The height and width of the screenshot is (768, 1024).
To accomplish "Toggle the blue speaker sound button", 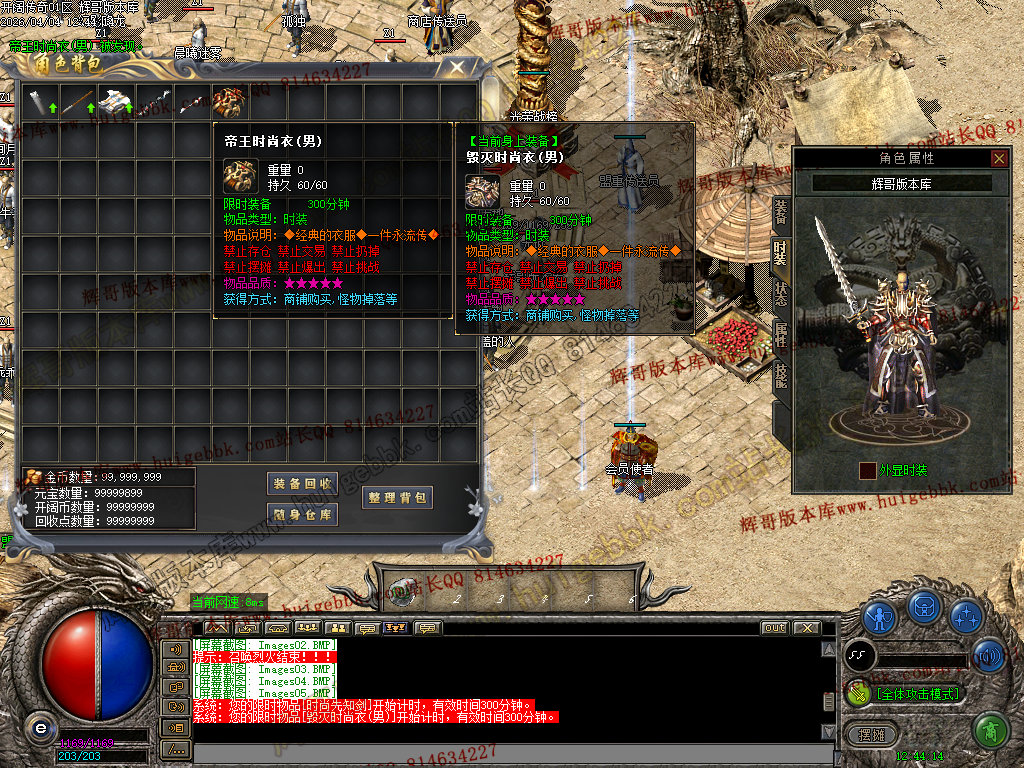I will (989, 656).
